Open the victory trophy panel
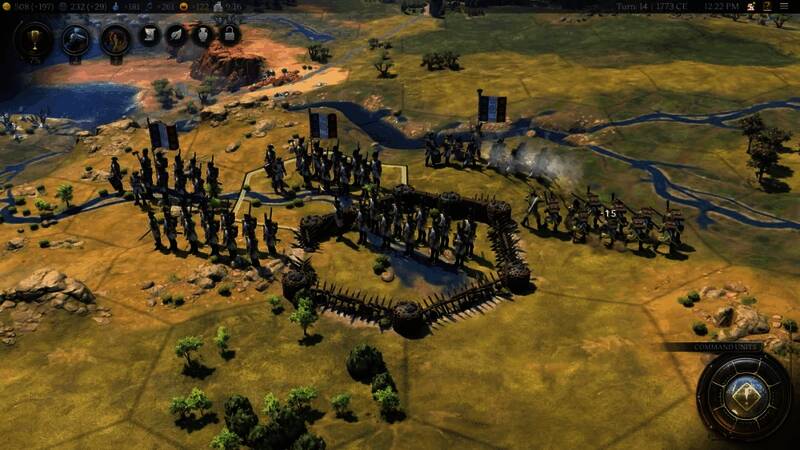Screen dimensions: 800x450 [34, 40]
